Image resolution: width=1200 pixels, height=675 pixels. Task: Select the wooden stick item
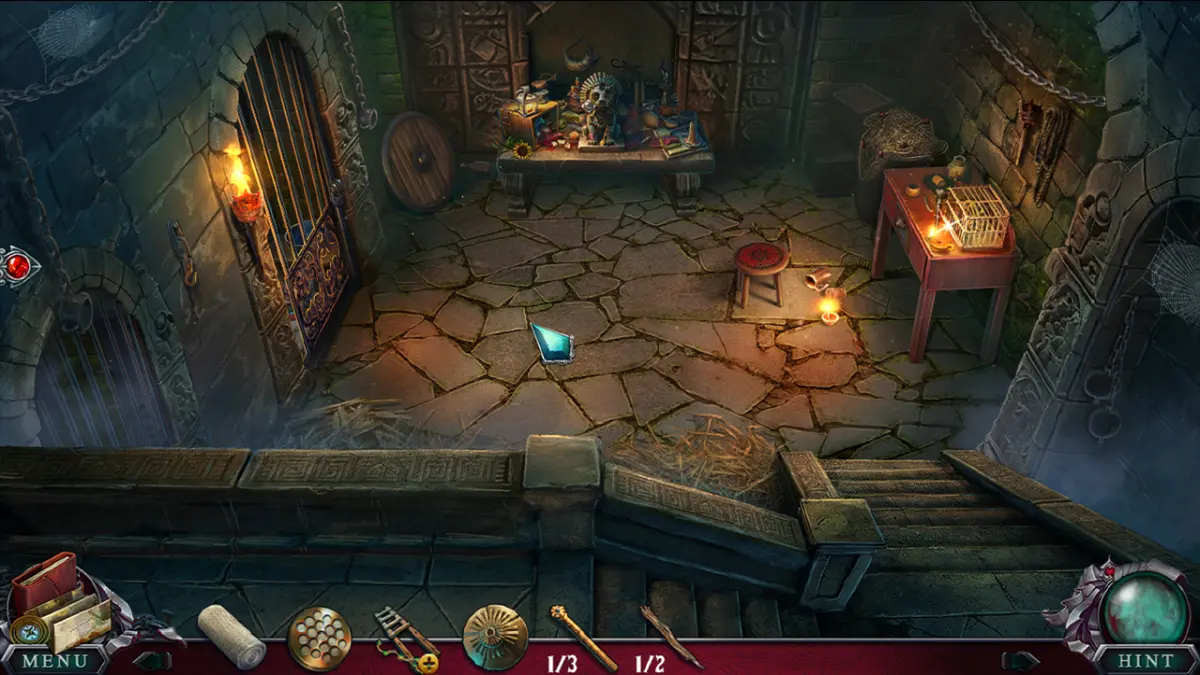pyautogui.click(x=671, y=634)
